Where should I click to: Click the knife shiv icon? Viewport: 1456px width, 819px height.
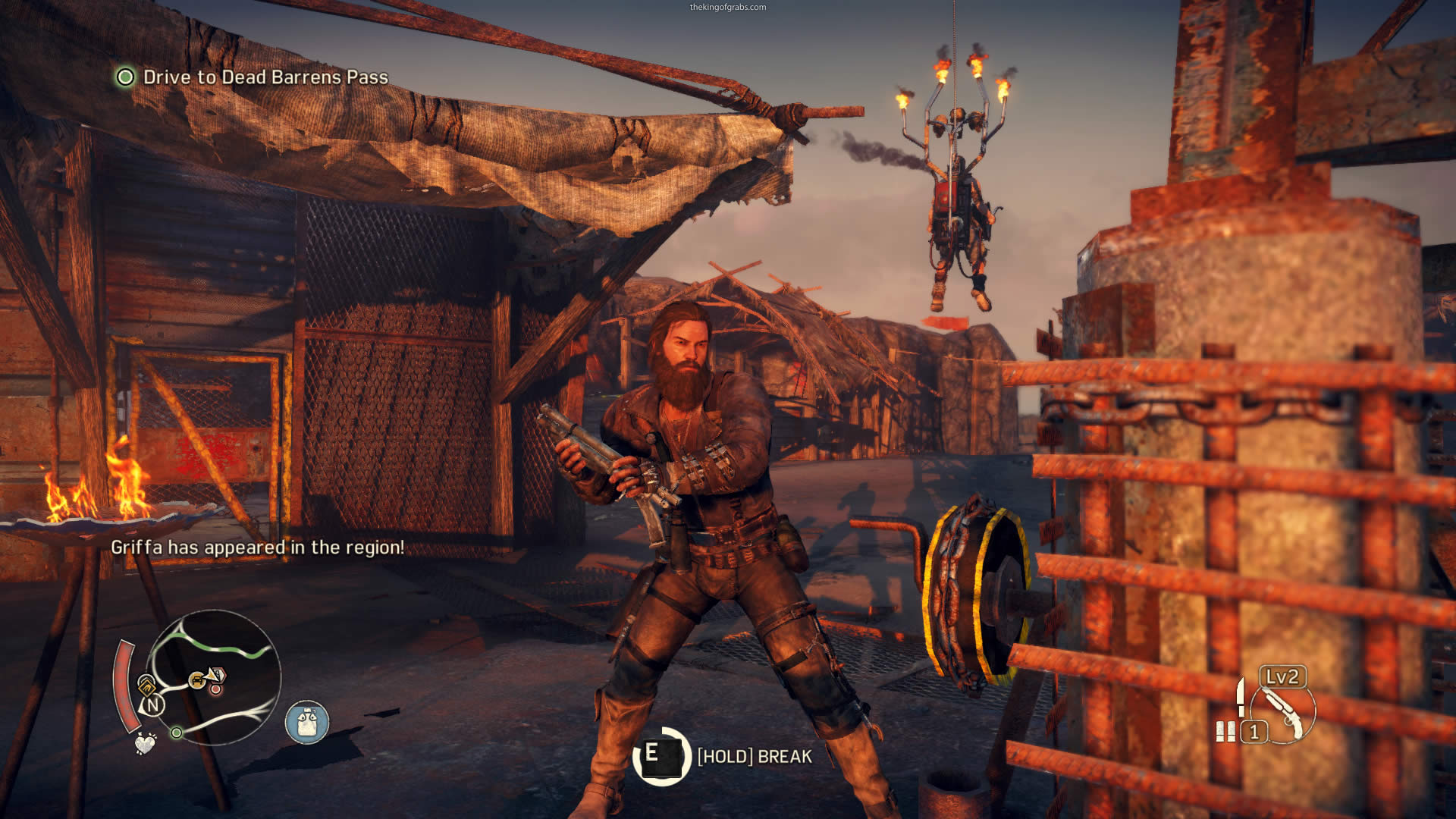1241,697
